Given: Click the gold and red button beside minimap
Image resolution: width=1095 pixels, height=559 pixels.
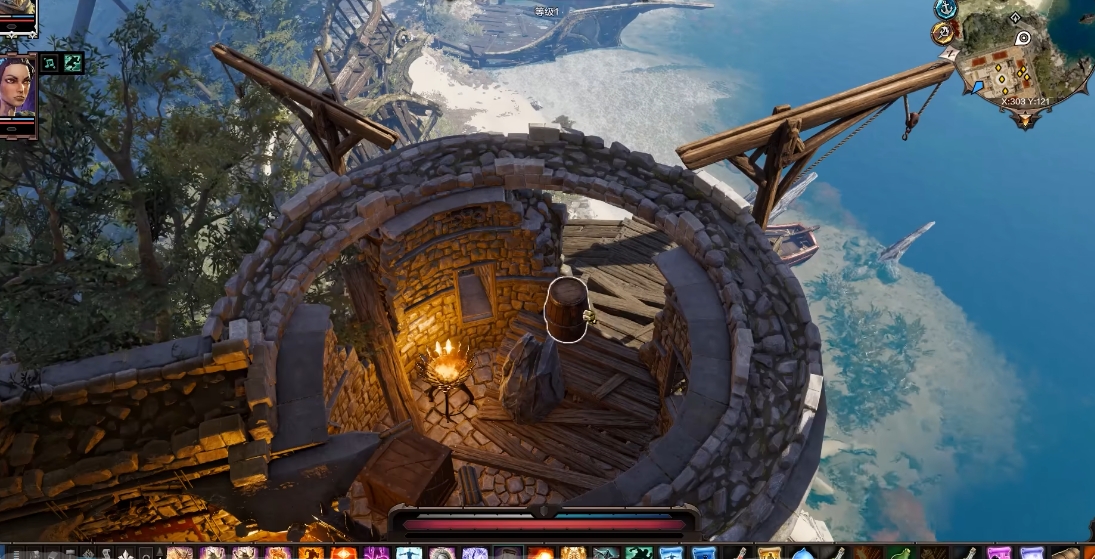Looking at the screenshot, I should pos(943,33).
